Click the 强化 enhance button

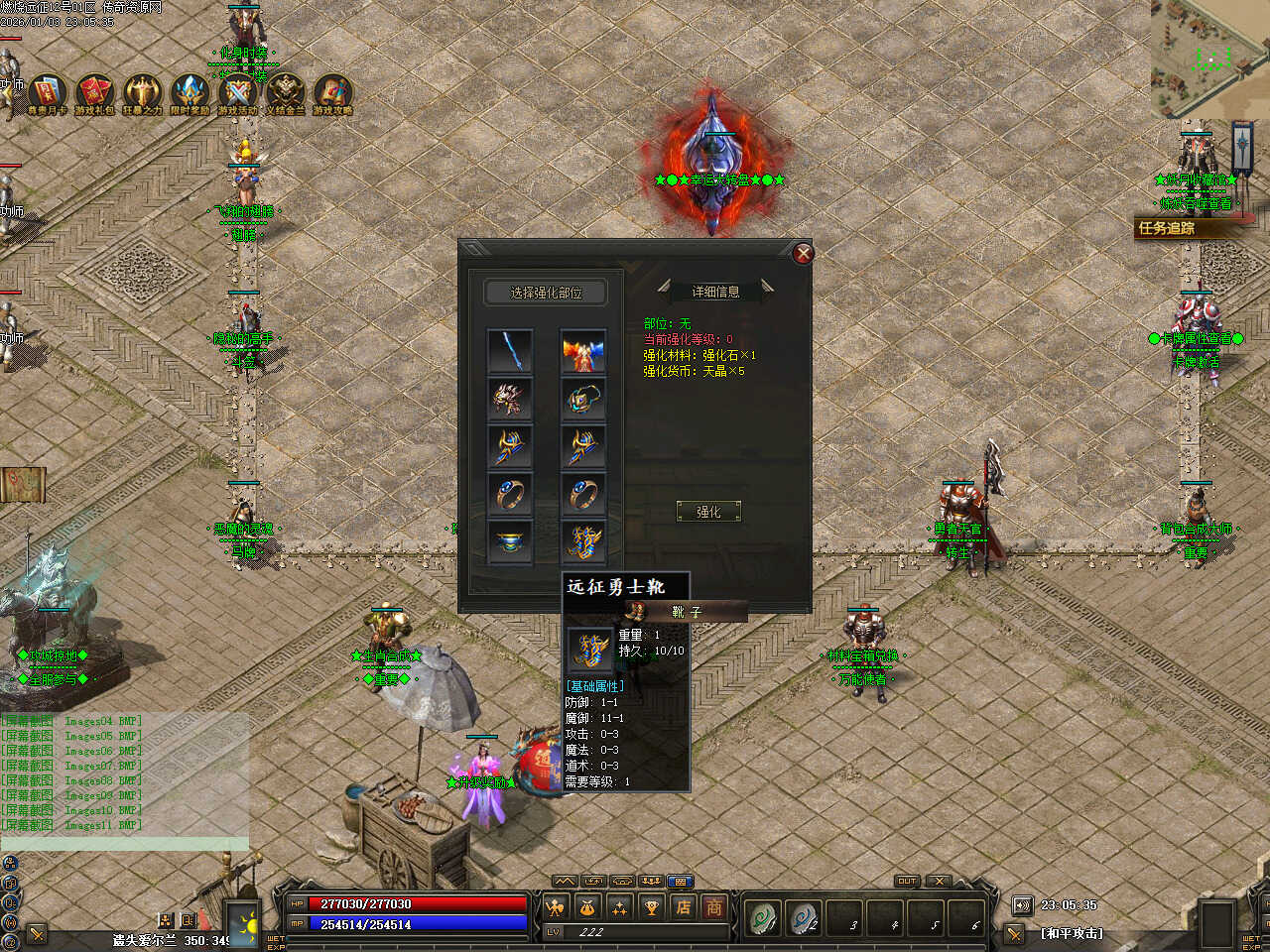pos(707,512)
